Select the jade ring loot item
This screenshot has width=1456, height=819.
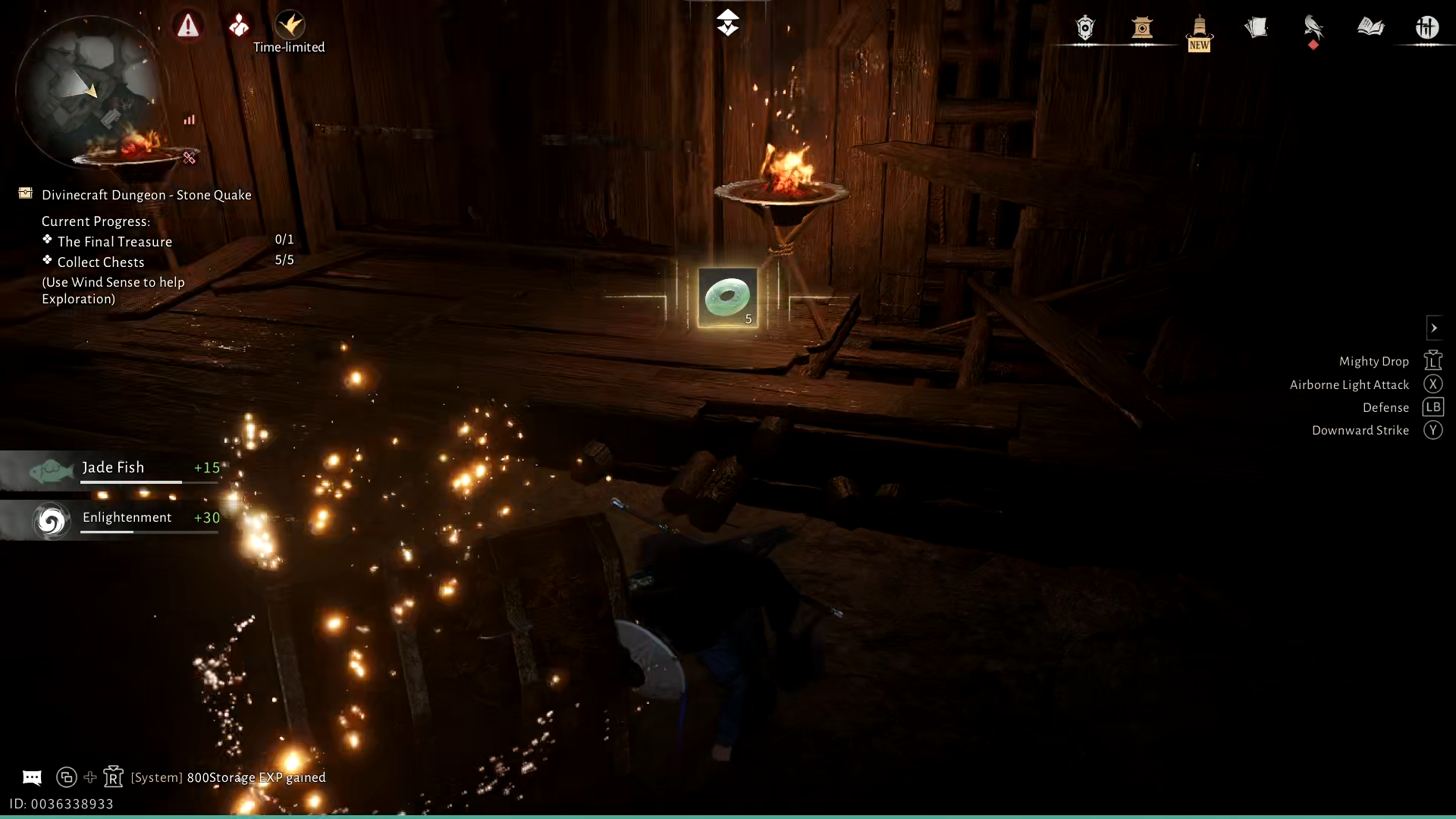(727, 297)
